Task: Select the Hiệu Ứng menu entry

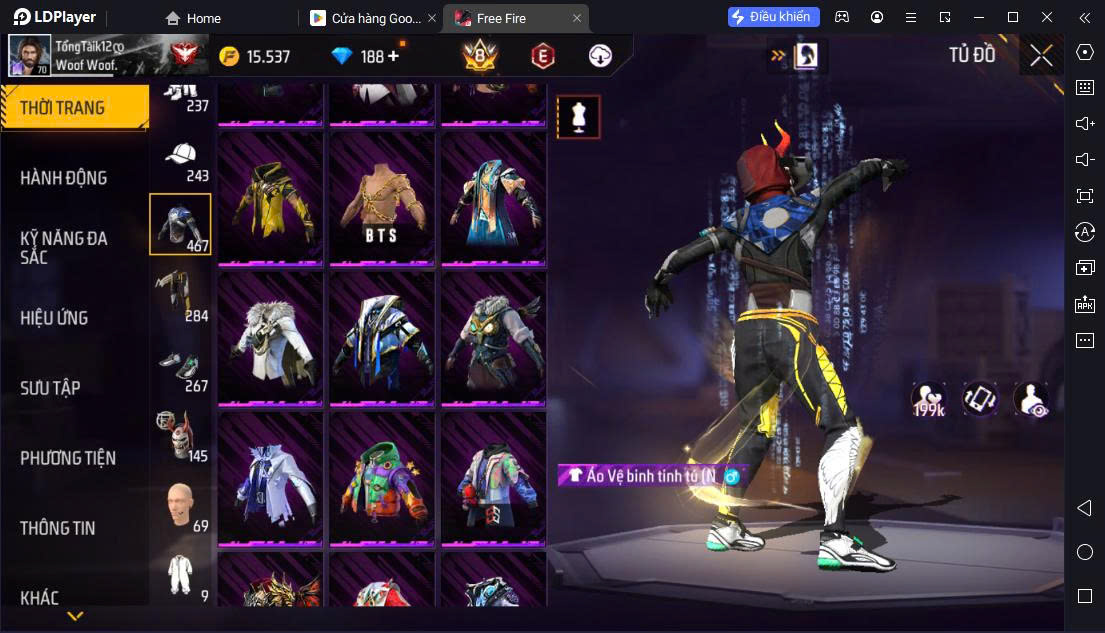Action: point(54,318)
